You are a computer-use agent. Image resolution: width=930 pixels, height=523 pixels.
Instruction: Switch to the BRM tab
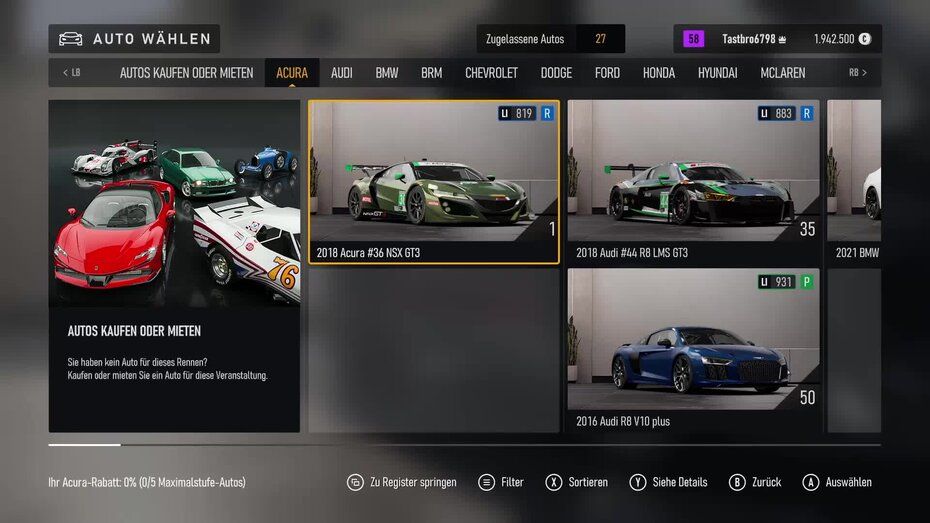coord(431,73)
